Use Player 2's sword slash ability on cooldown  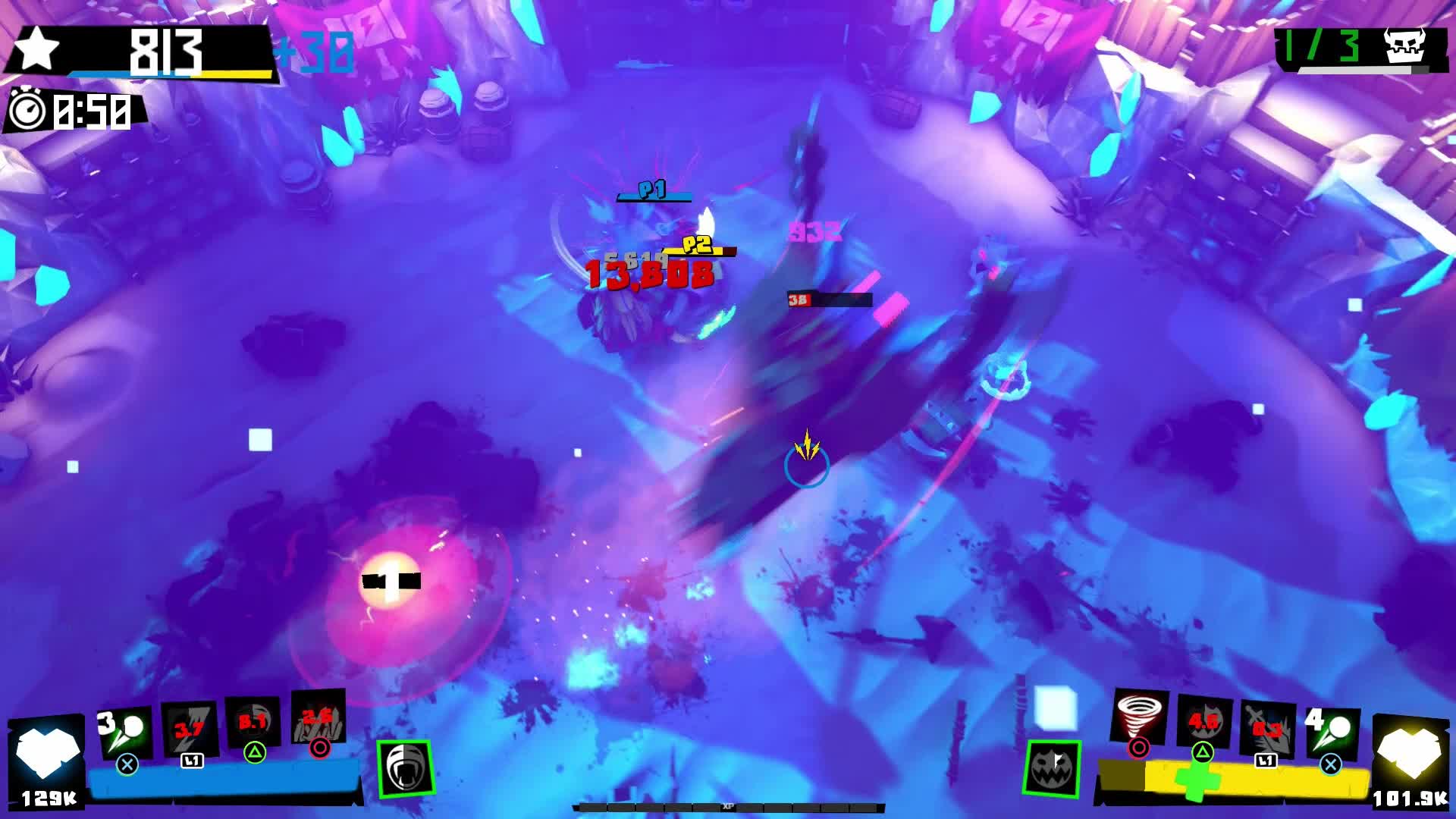(x=1266, y=730)
